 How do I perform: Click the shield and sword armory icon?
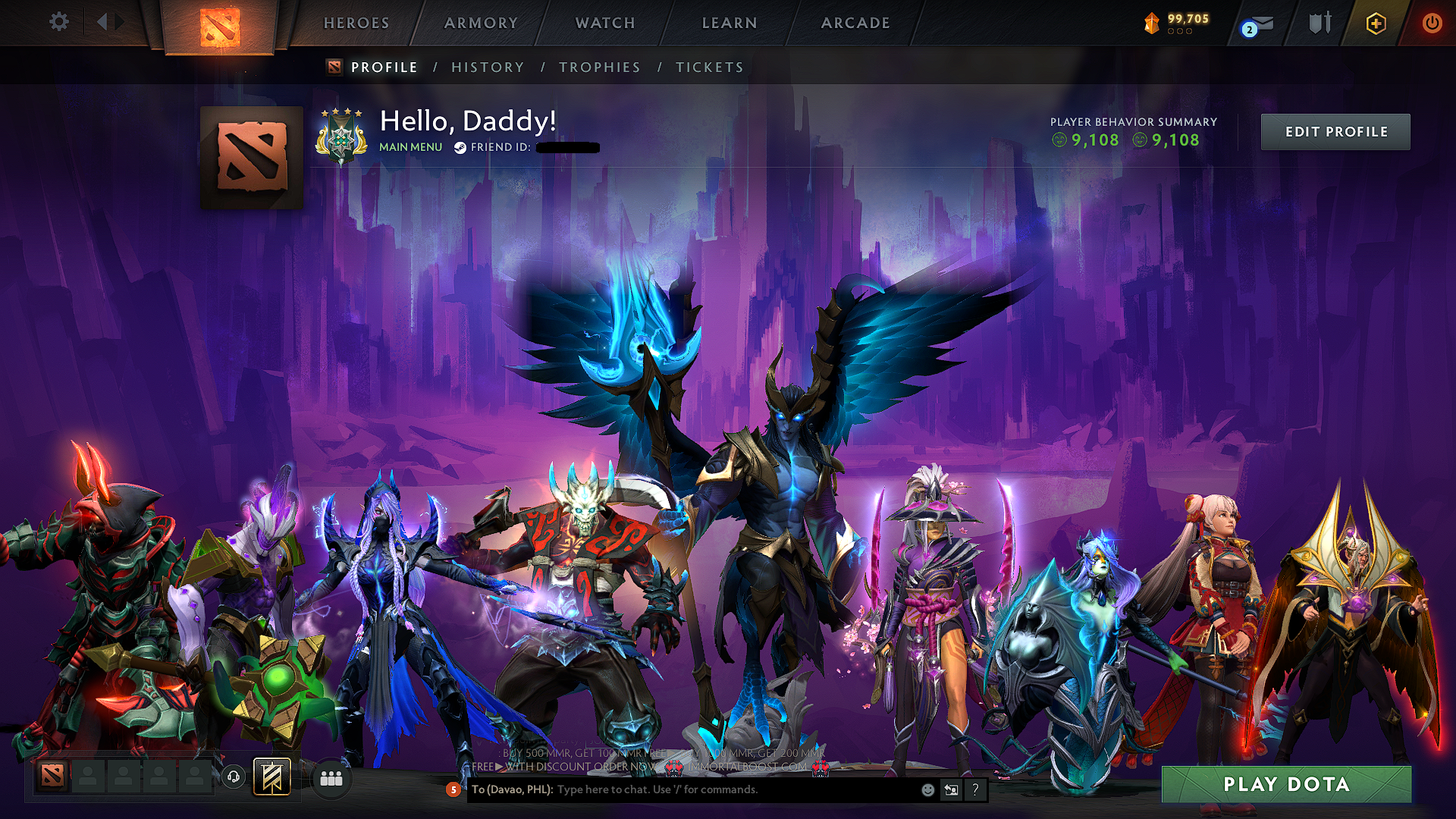1319,23
